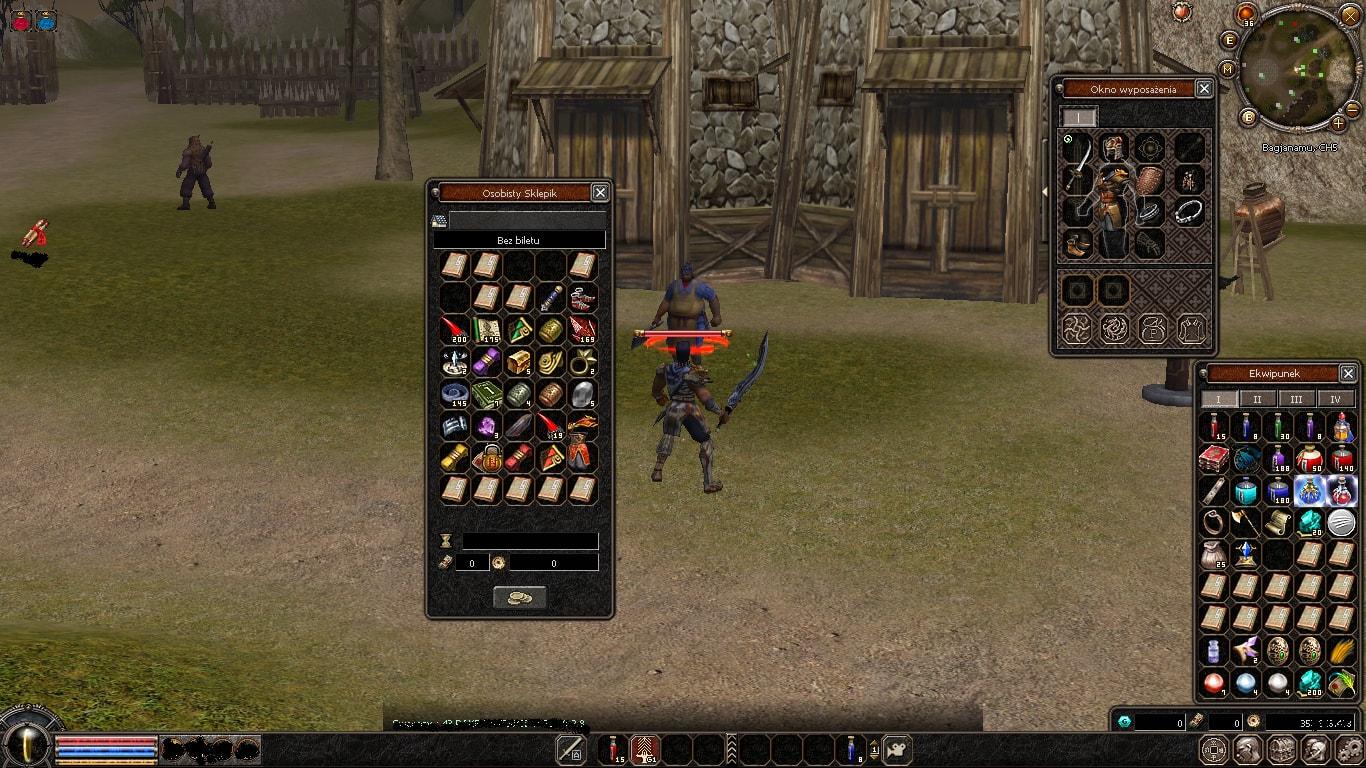This screenshot has width=1366, height=768.
Task: Close the Ekwipunek inventory window
Action: click(1348, 374)
